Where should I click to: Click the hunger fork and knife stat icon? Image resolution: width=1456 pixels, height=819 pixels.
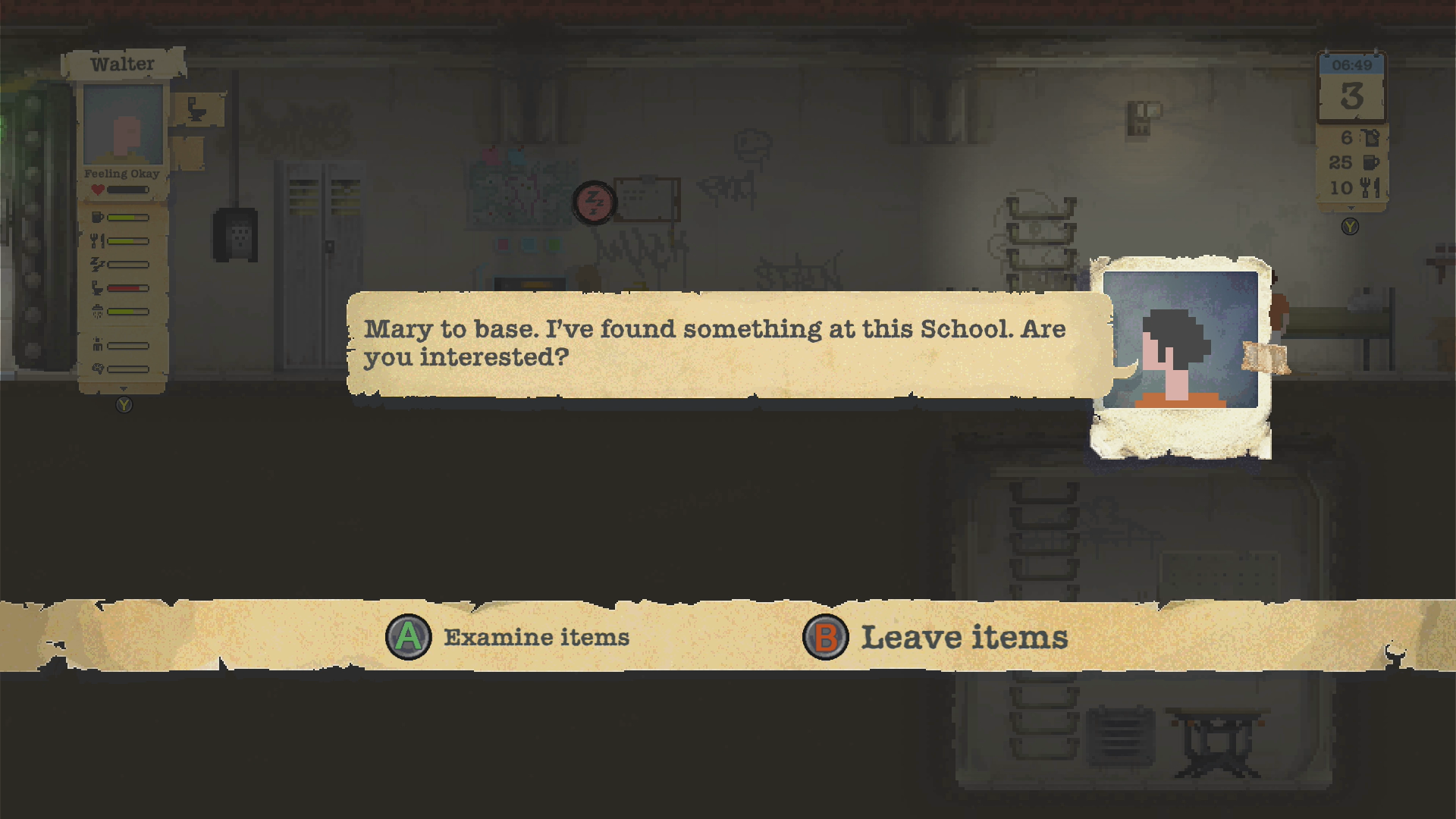(96, 240)
